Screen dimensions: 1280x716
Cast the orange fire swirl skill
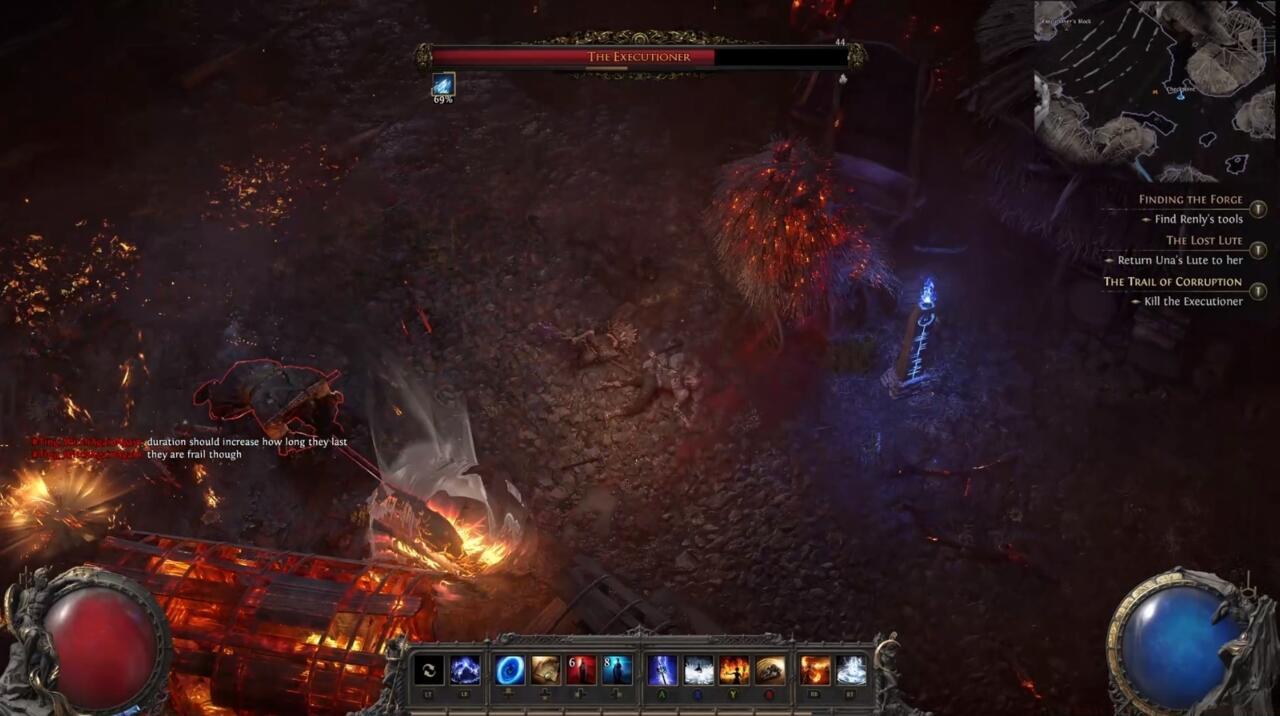[x=815, y=670]
